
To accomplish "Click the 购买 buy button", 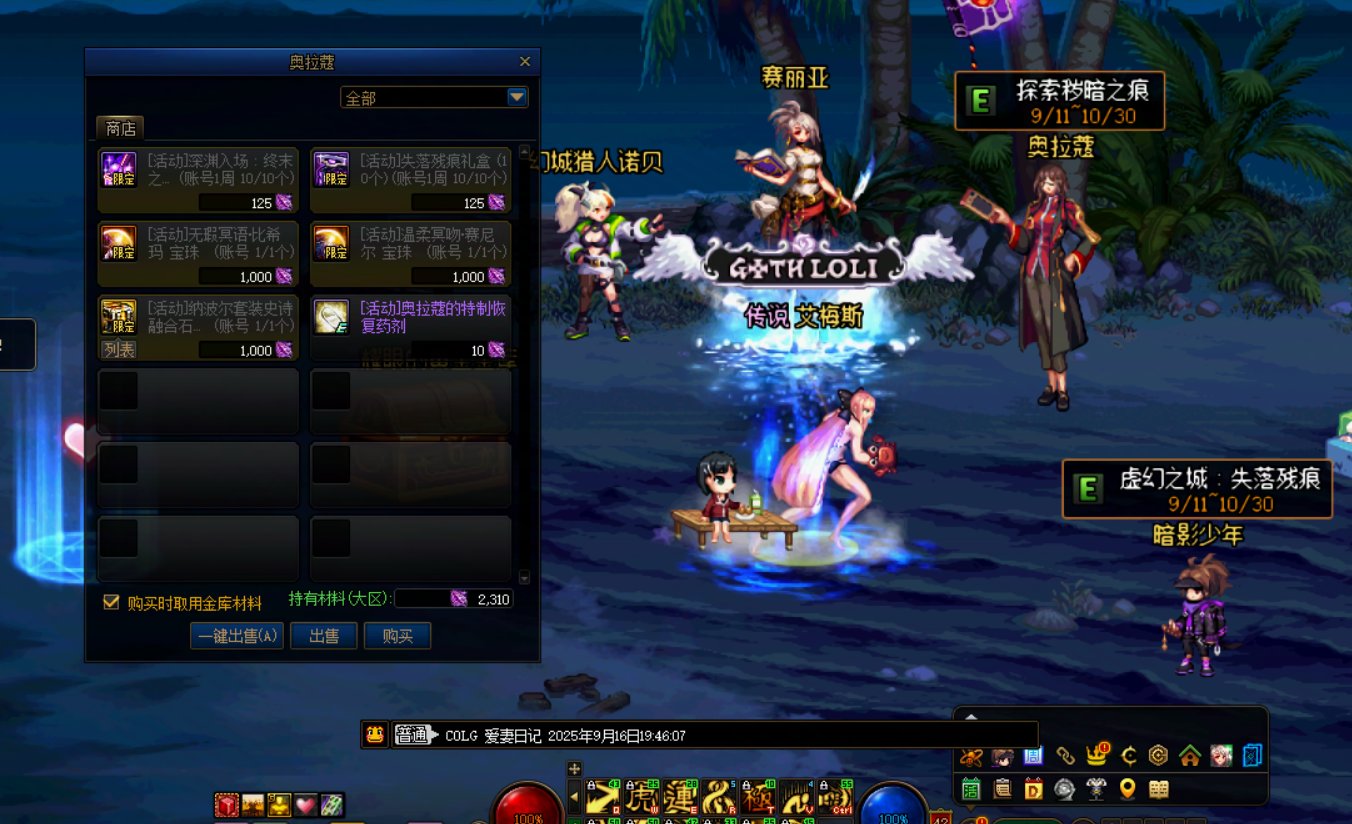I will coord(397,636).
